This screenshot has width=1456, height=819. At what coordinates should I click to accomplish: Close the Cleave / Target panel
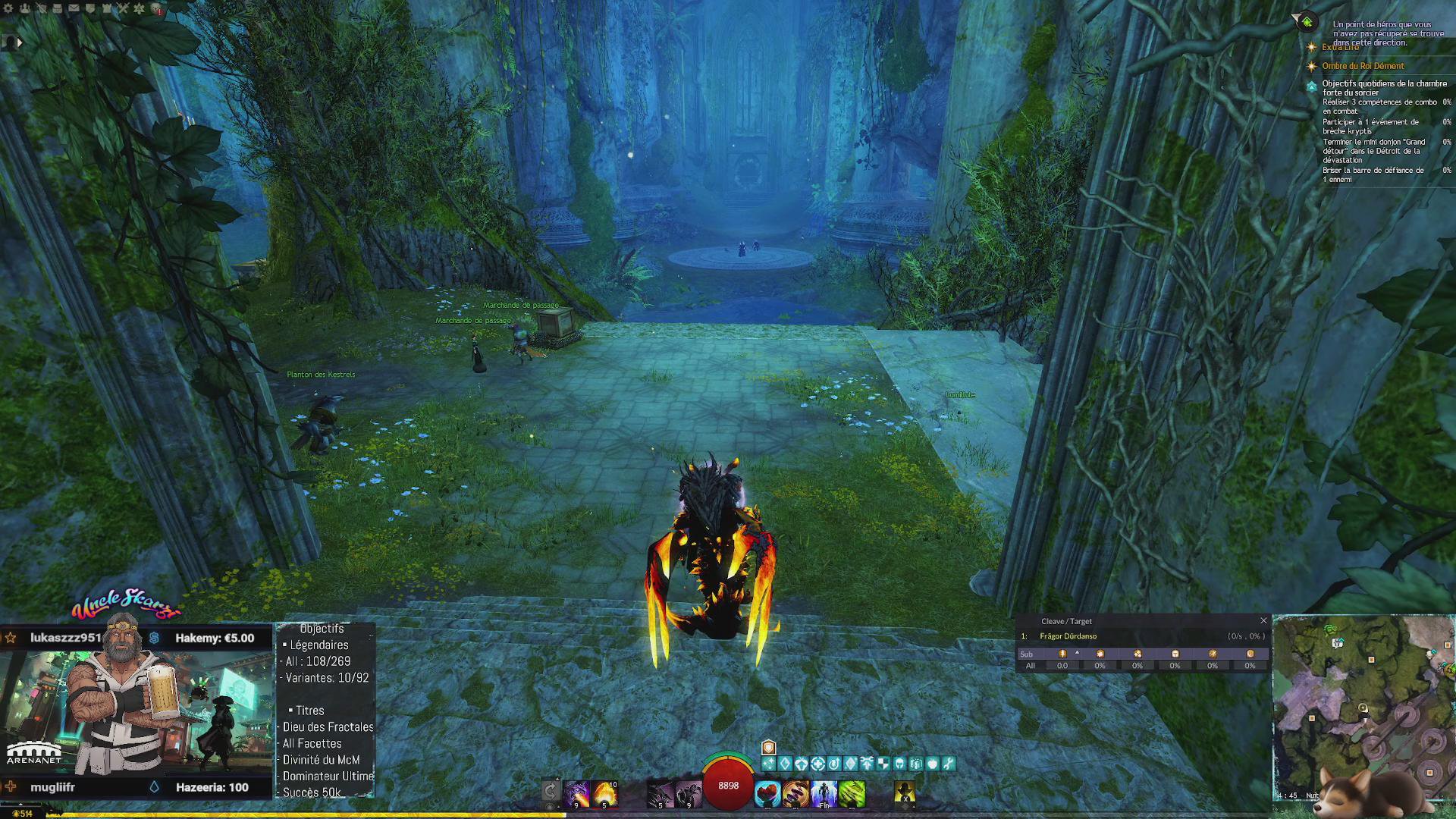click(x=1263, y=620)
